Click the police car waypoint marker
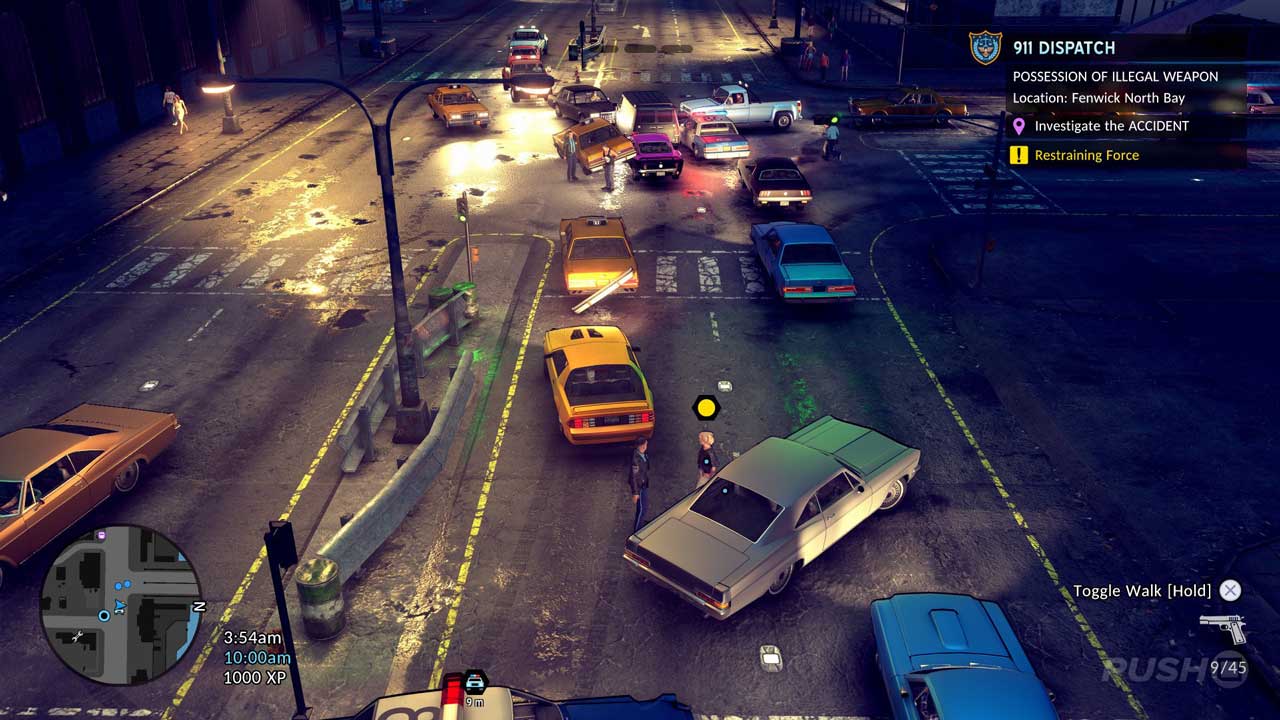 pyautogui.click(x=475, y=682)
